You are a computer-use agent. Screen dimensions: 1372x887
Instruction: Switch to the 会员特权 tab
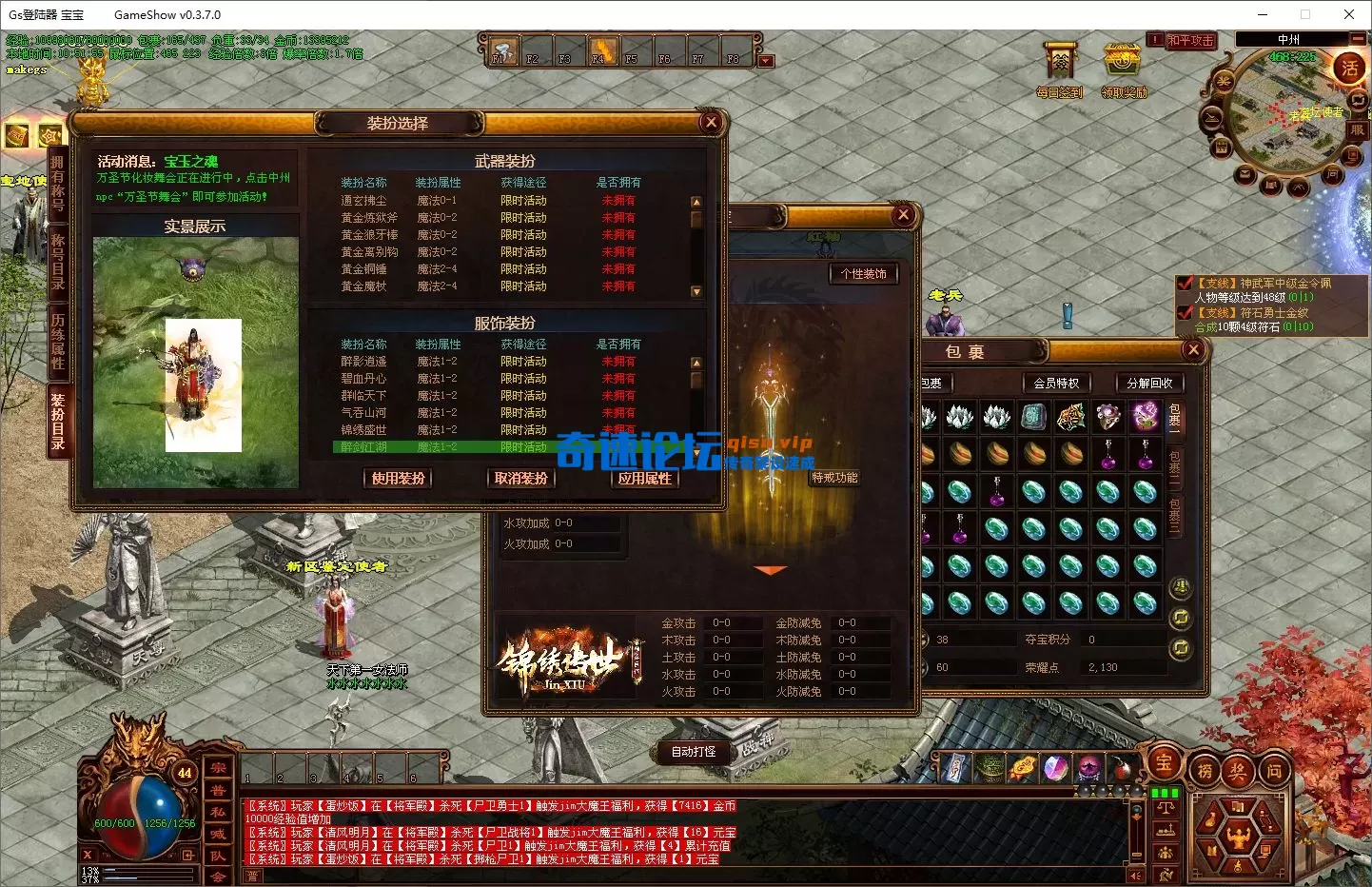point(1056,383)
